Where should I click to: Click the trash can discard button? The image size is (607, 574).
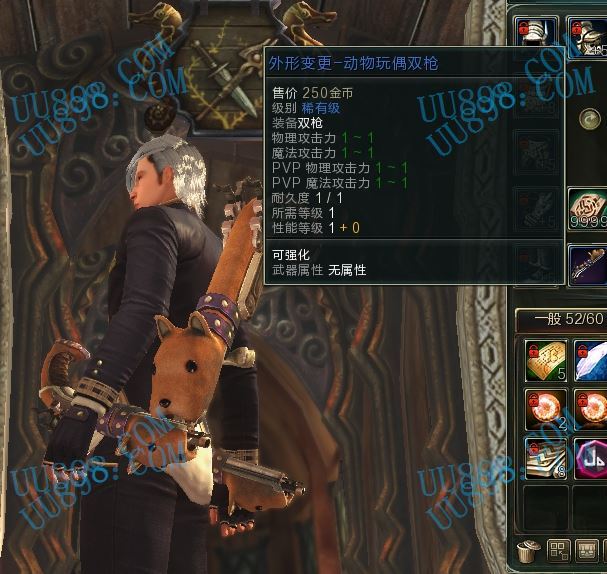coord(528,550)
